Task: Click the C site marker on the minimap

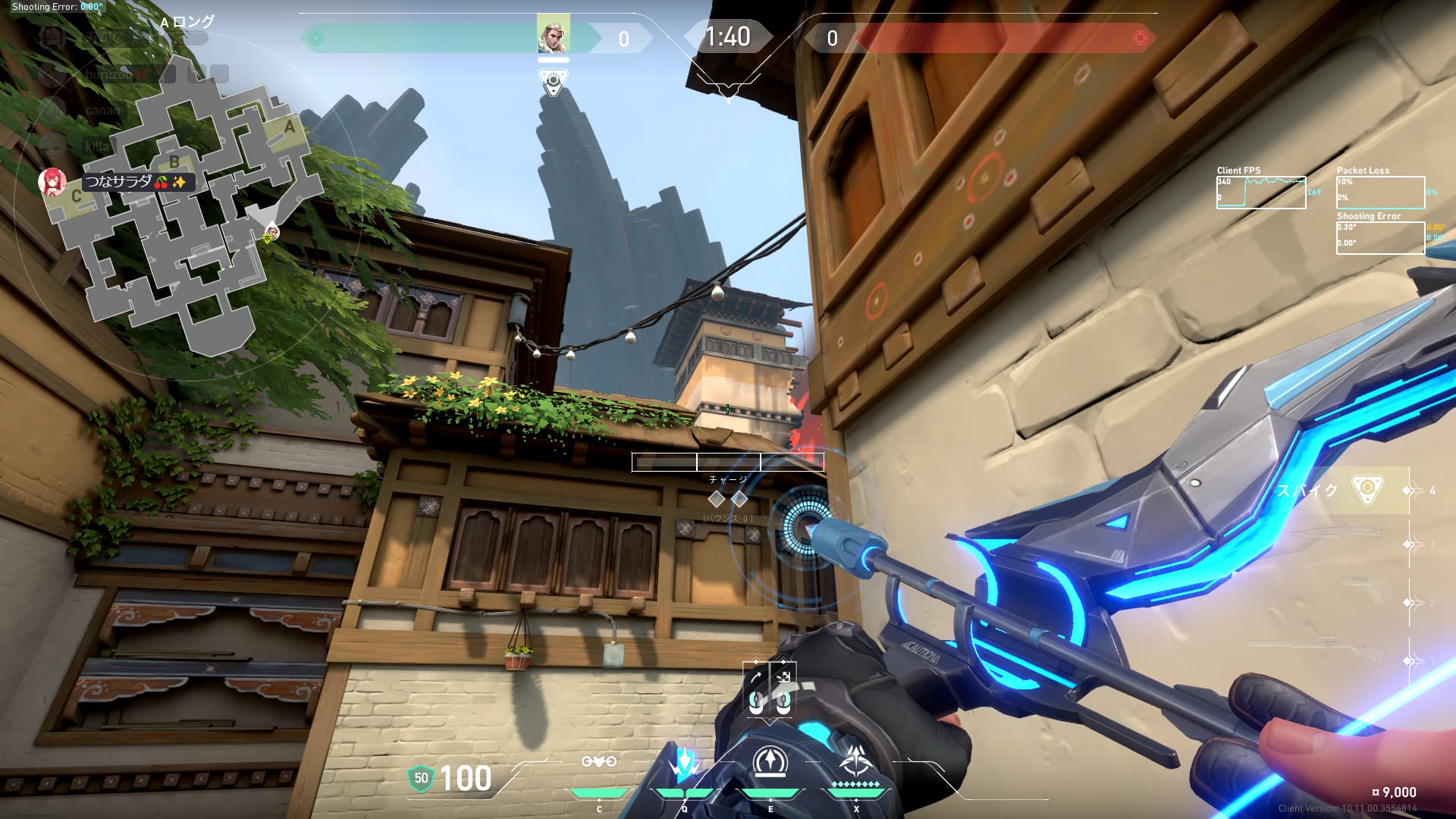Action: tap(76, 196)
